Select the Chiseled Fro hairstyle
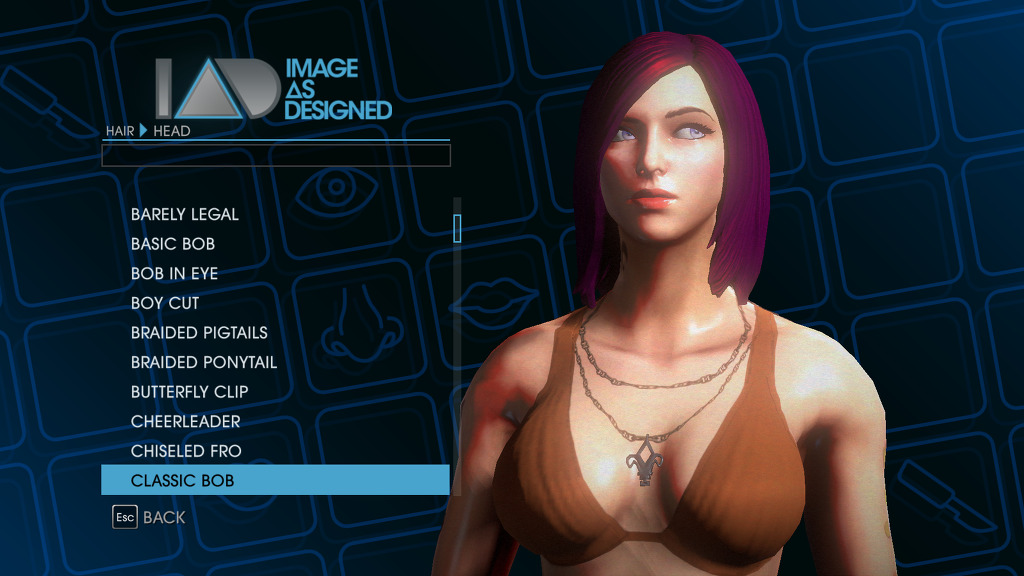Image resolution: width=1024 pixels, height=576 pixels. click(x=186, y=451)
